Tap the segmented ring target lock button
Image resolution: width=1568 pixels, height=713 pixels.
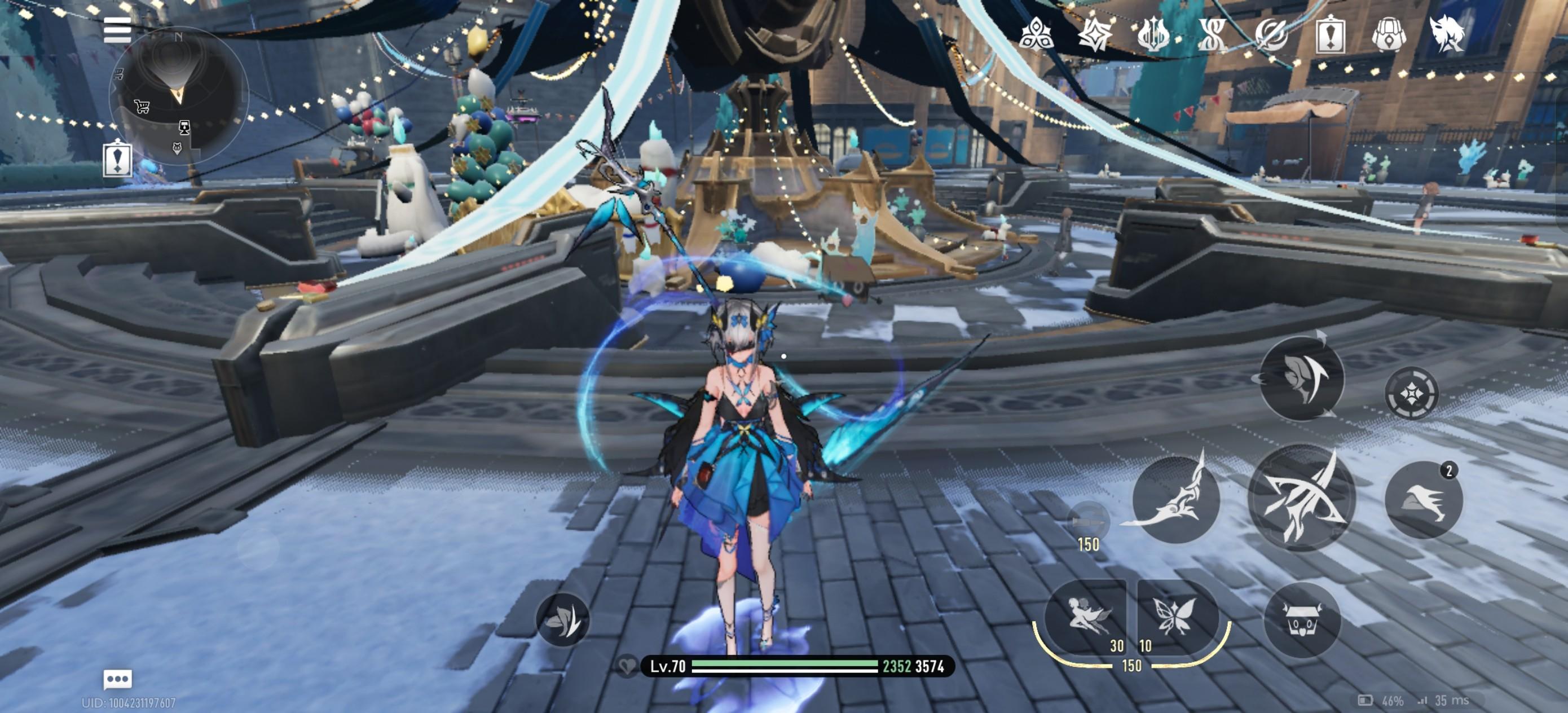1411,394
